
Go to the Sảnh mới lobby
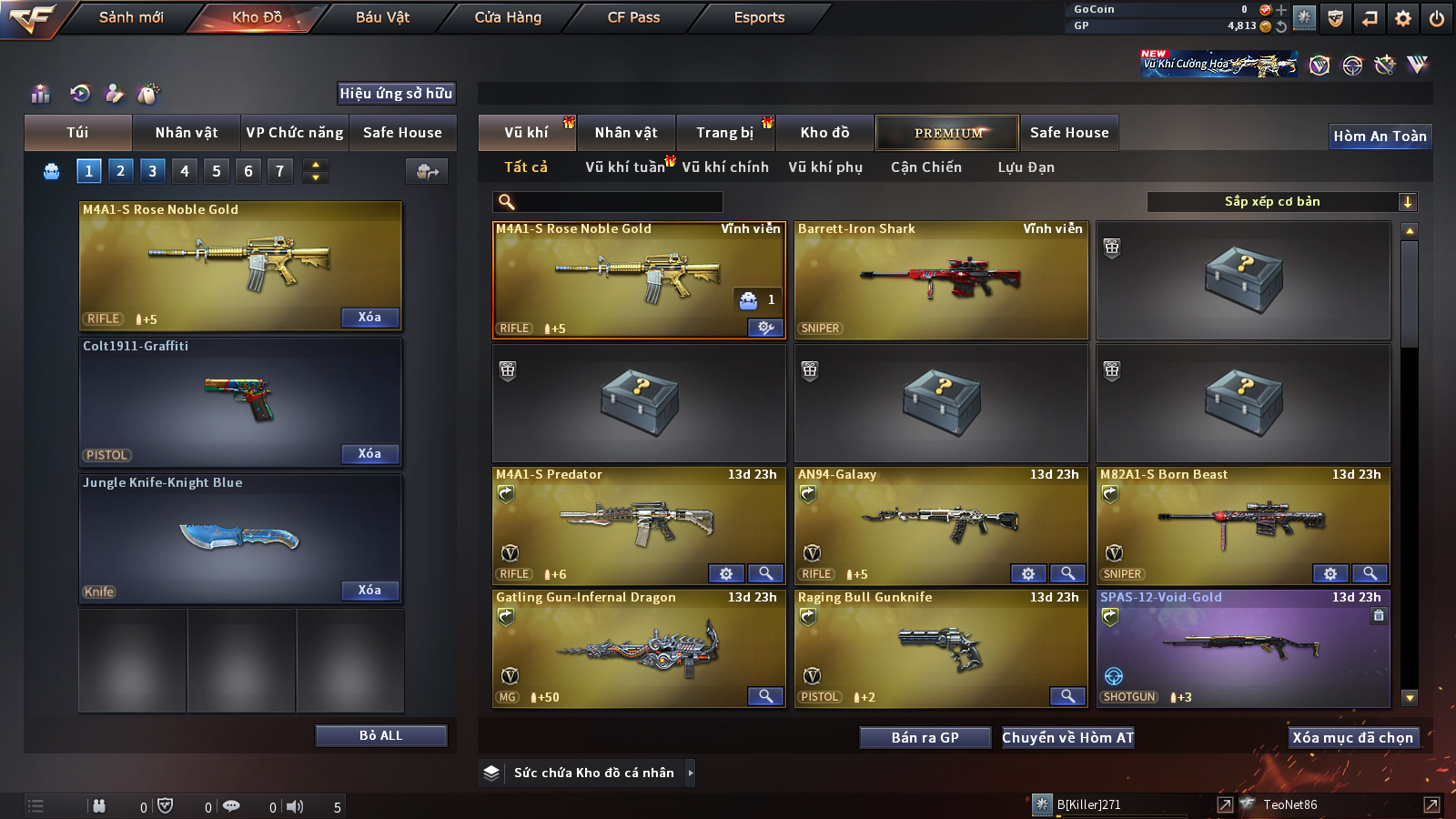tap(131, 17)
